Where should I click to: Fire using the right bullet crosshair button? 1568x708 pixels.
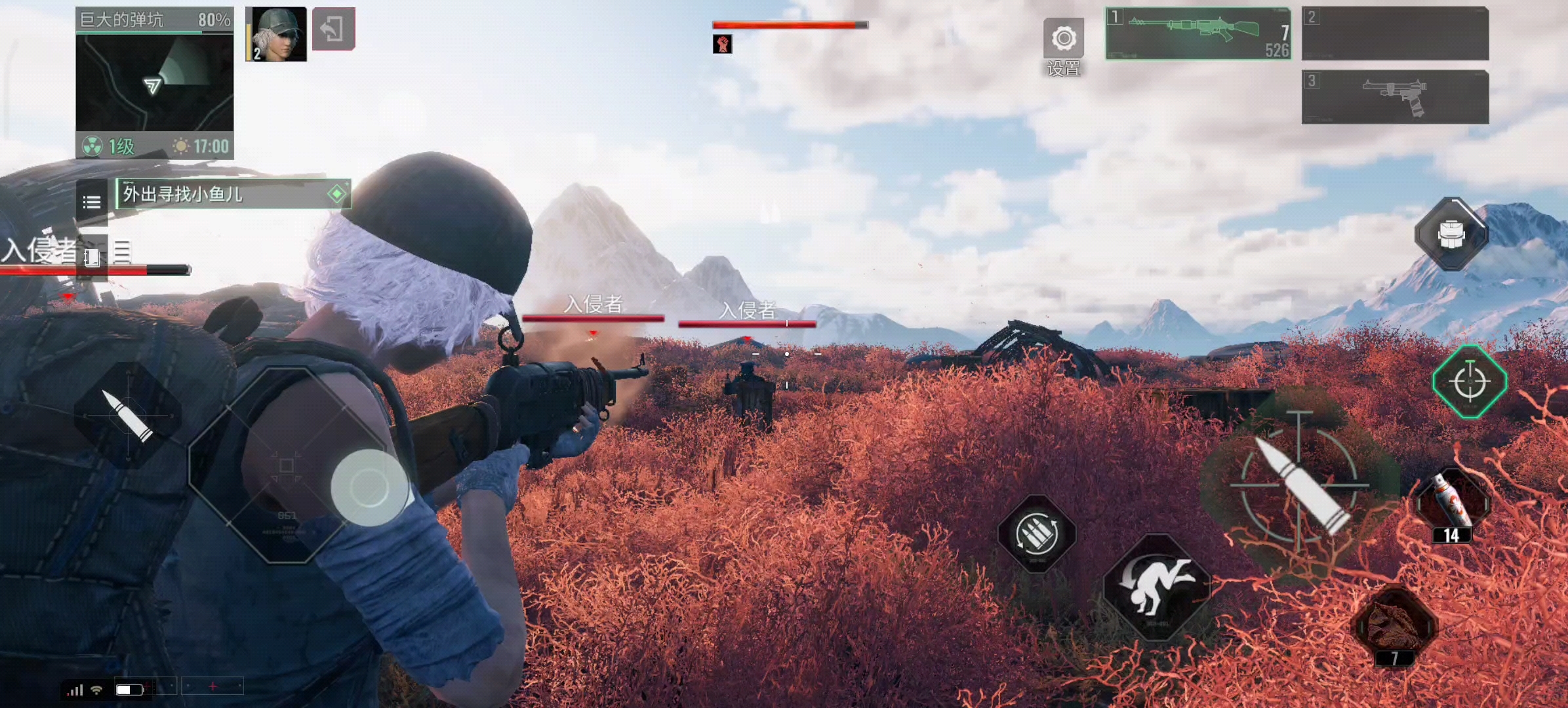[1300, 486]
